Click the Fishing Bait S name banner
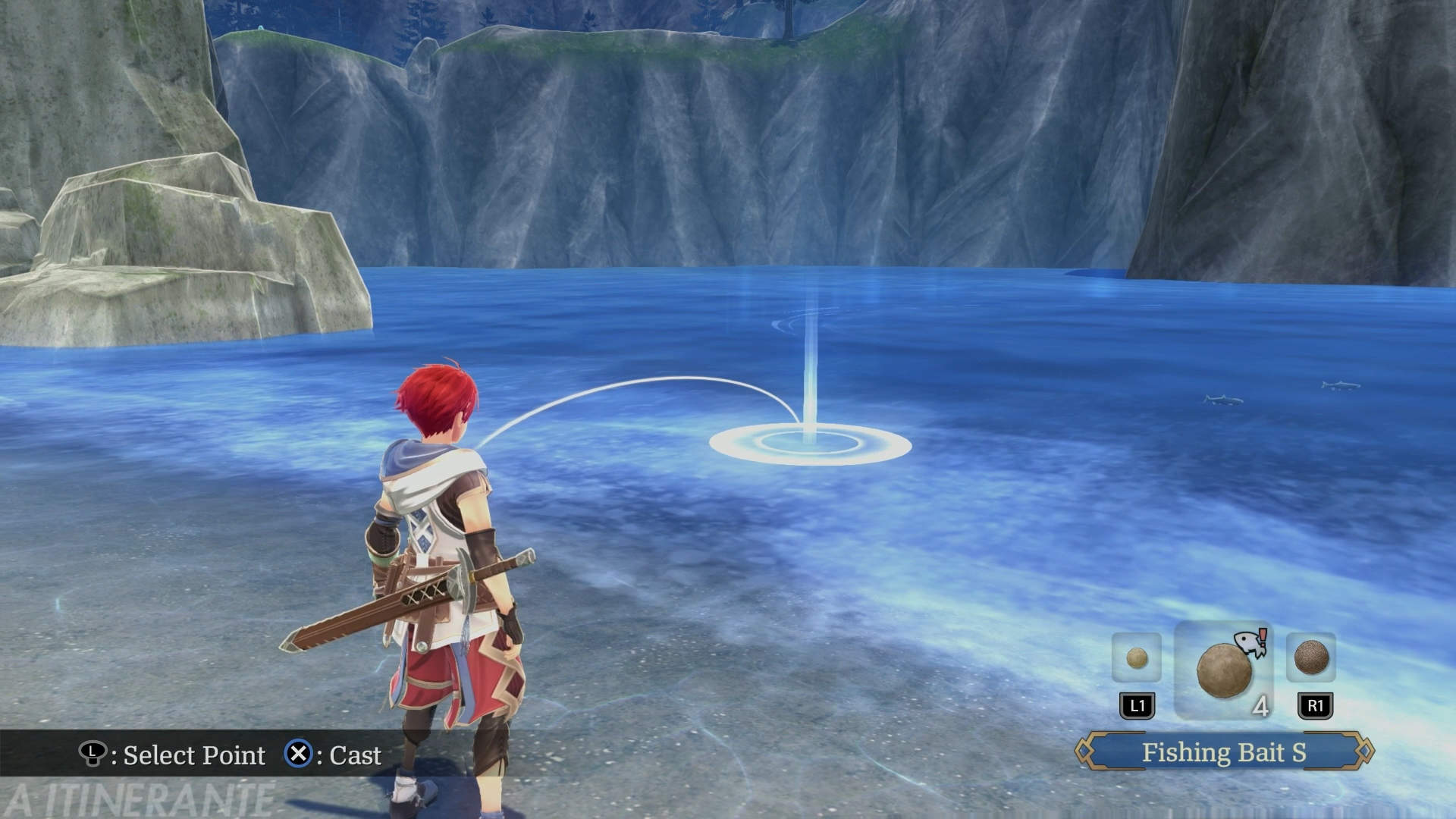Viewport: 1456px width, 819px height. tap(1224, 752)
